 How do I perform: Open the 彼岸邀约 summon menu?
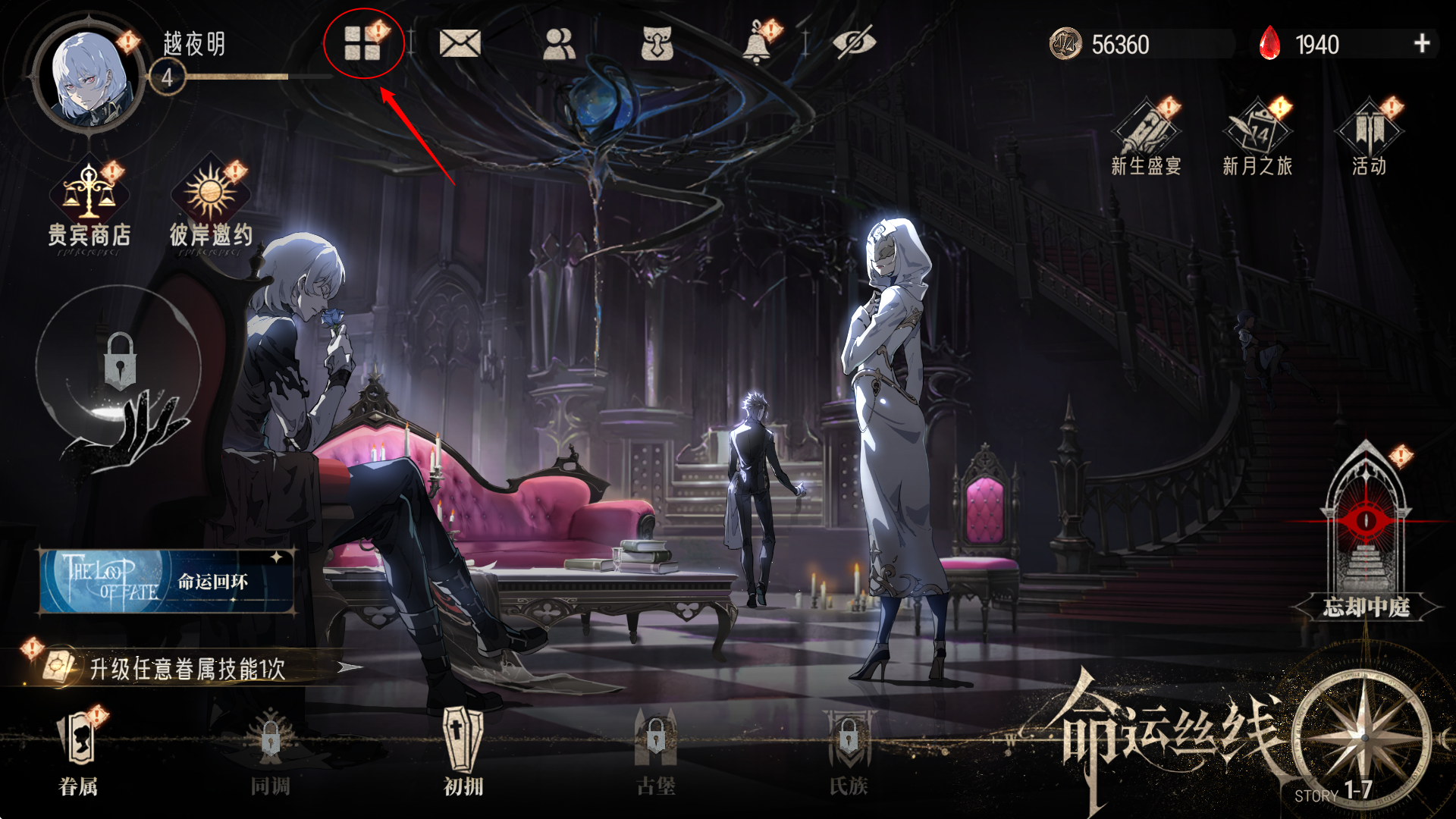(x=211, y=206)
